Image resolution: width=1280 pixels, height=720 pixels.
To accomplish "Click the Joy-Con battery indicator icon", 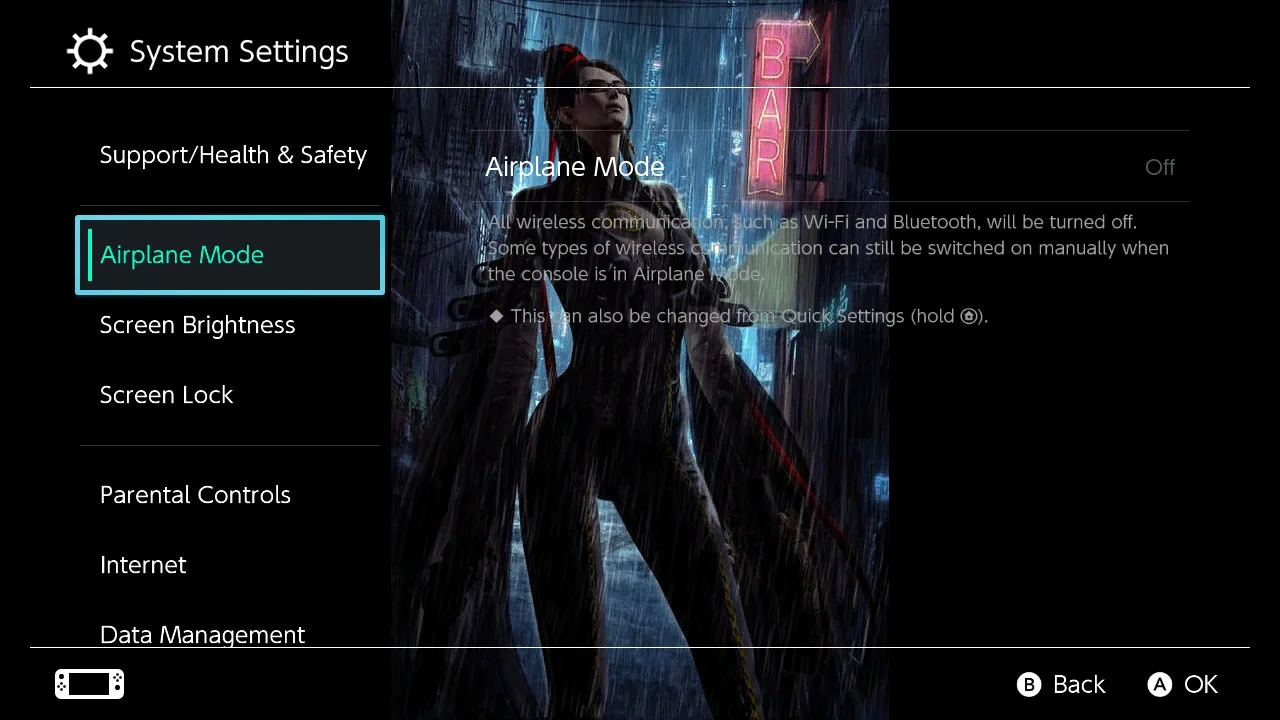I will point(88,684).
